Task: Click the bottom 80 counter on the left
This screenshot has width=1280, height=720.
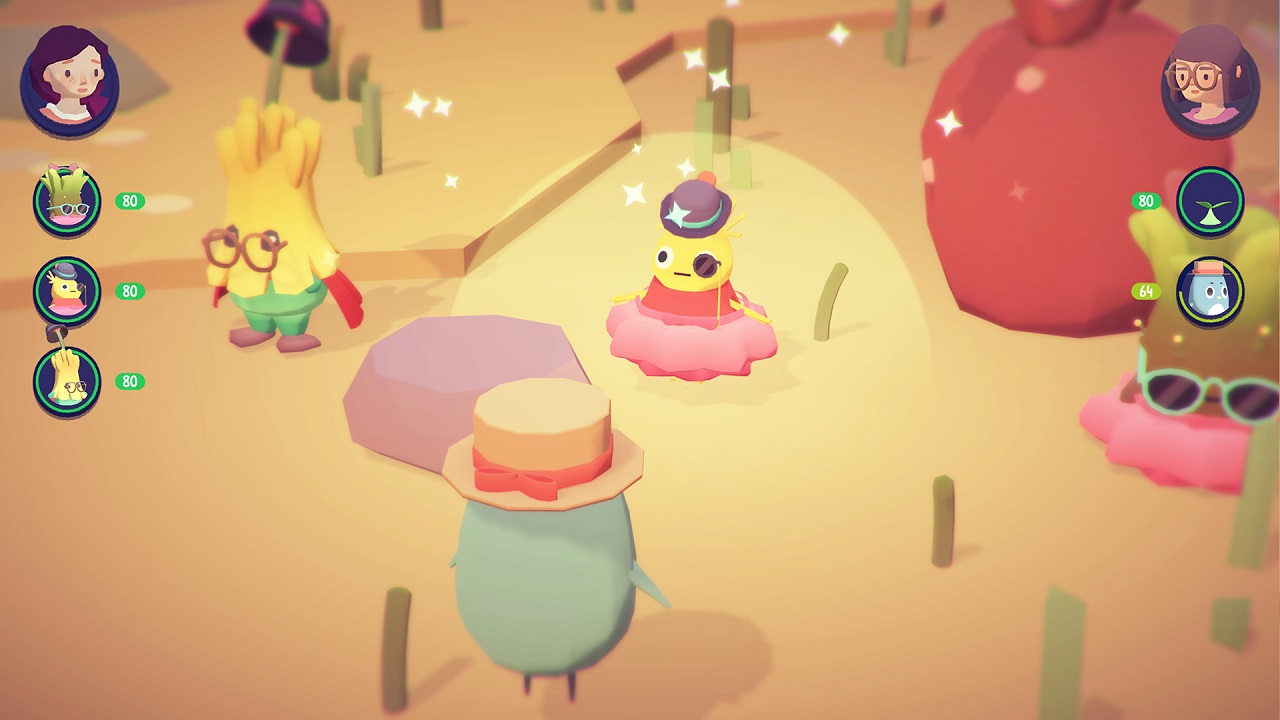Action: tap(130, 381)
